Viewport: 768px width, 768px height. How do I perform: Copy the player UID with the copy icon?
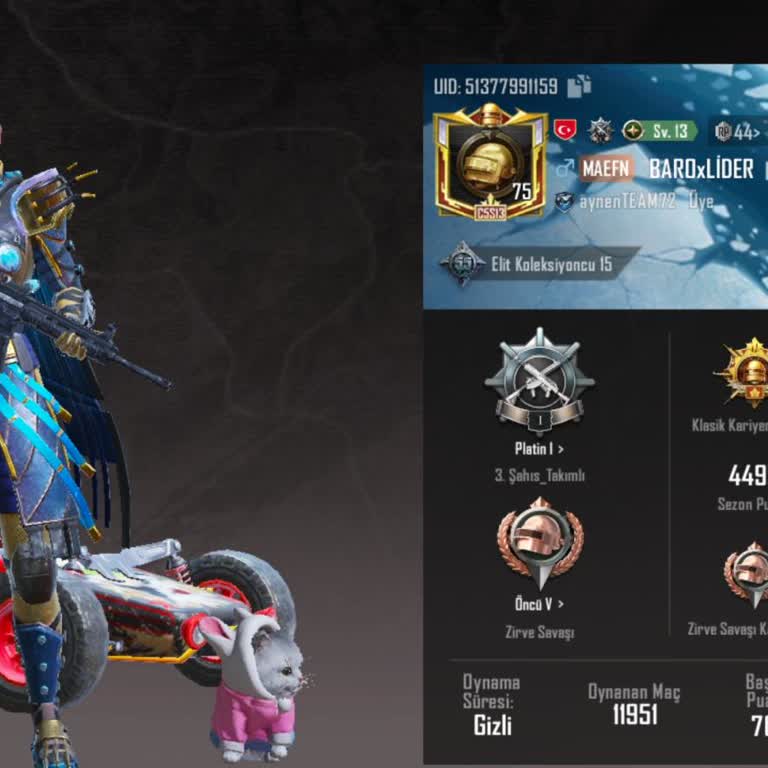click(x=579, y=87)
